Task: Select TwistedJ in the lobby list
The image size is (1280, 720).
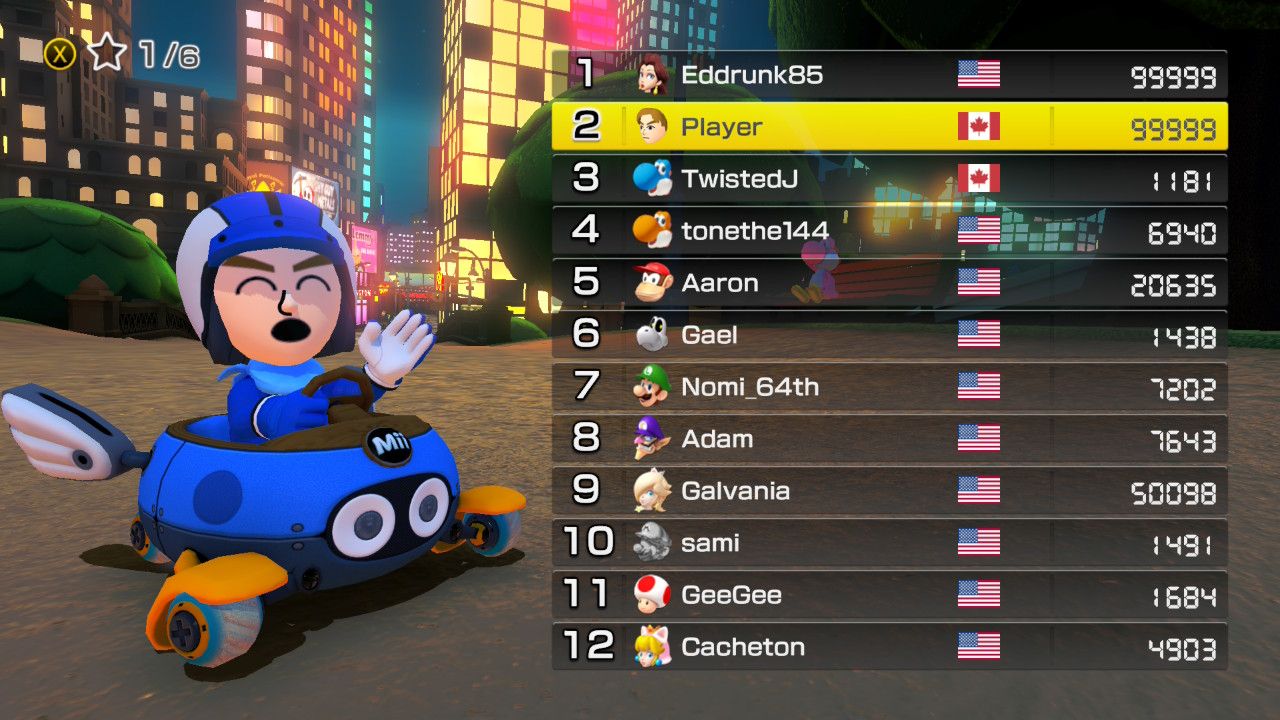Action: click(890, 179)
